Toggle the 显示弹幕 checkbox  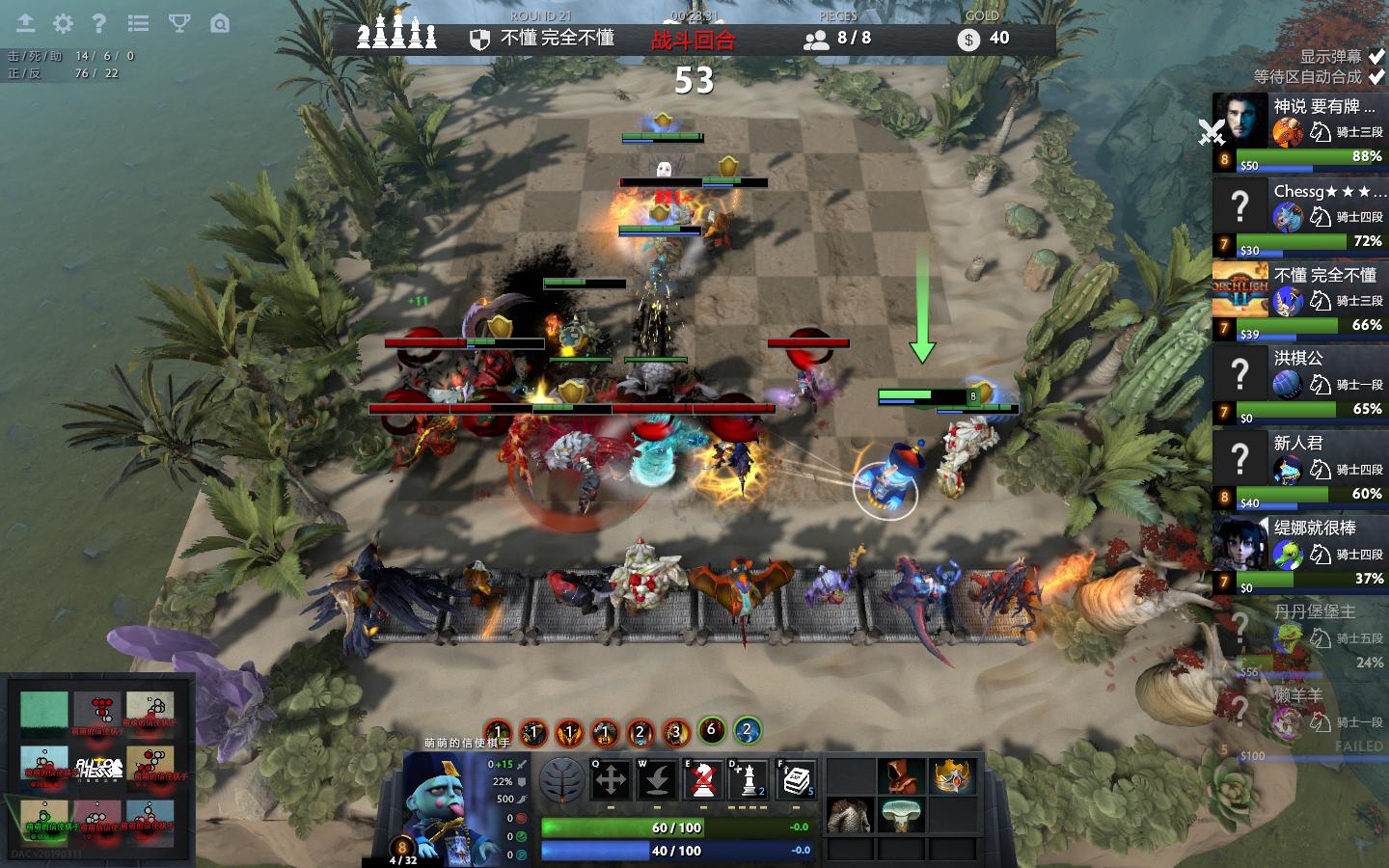[1376, 57]
